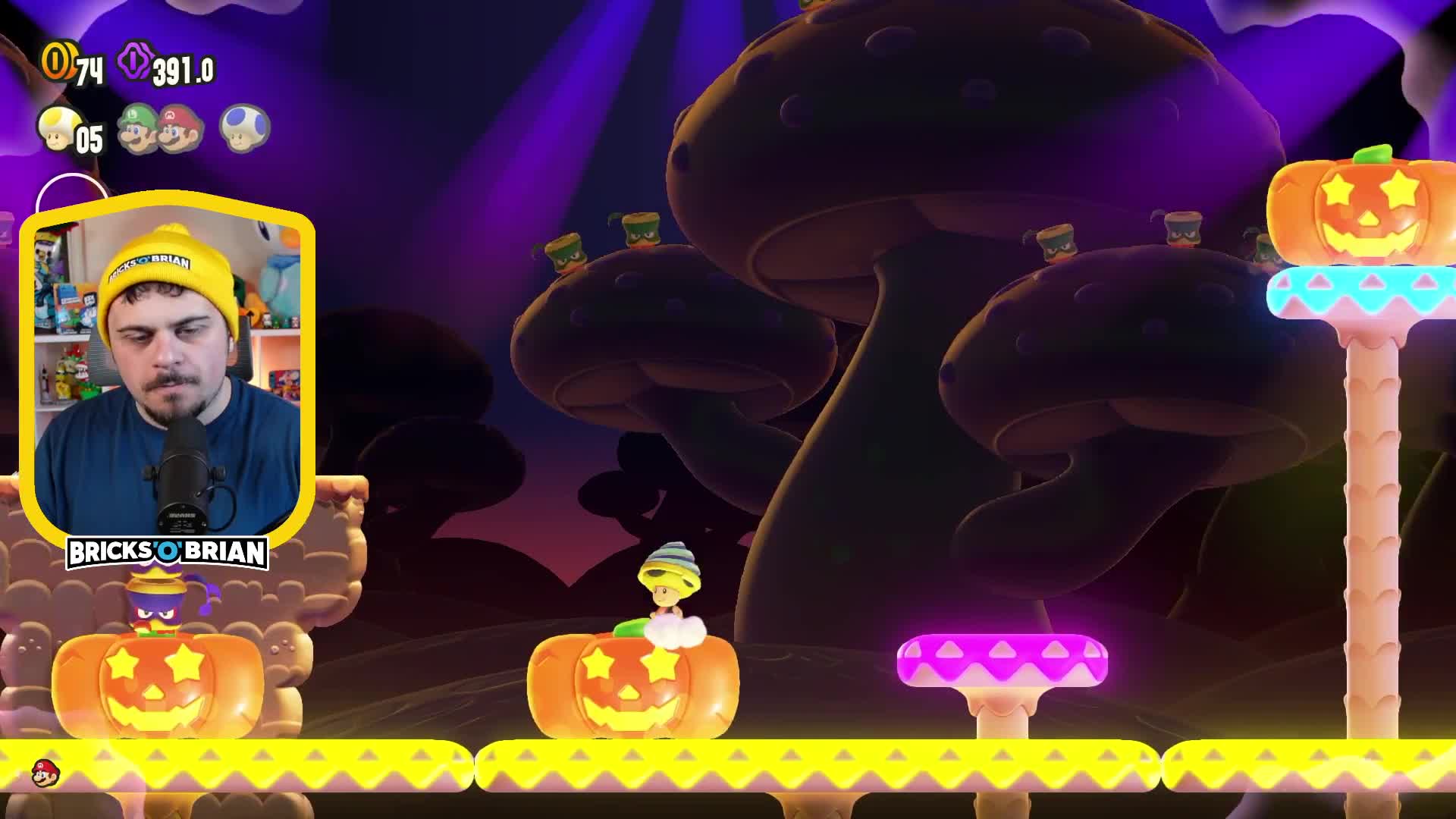
Task: Select the Blue Toad player icon
Action: click(x=244, y=127)
